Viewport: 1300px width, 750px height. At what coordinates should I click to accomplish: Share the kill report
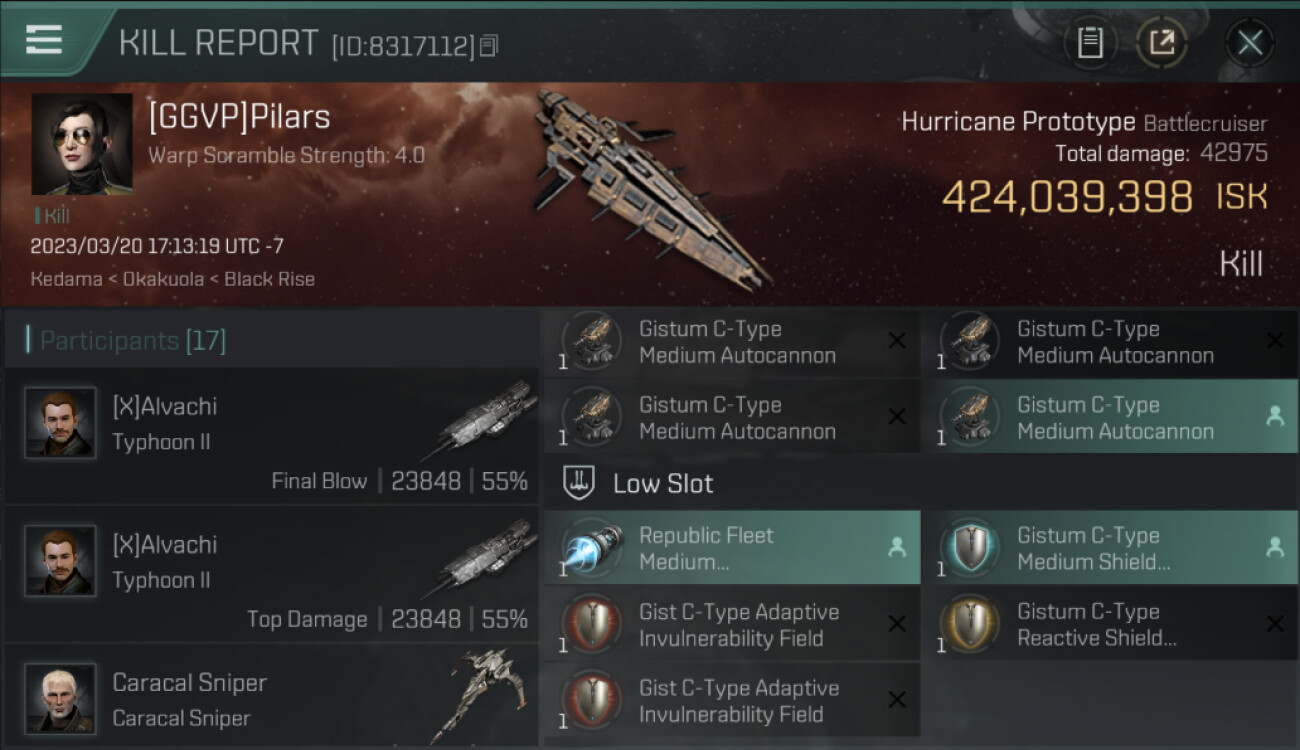[x=1161, y=43]
